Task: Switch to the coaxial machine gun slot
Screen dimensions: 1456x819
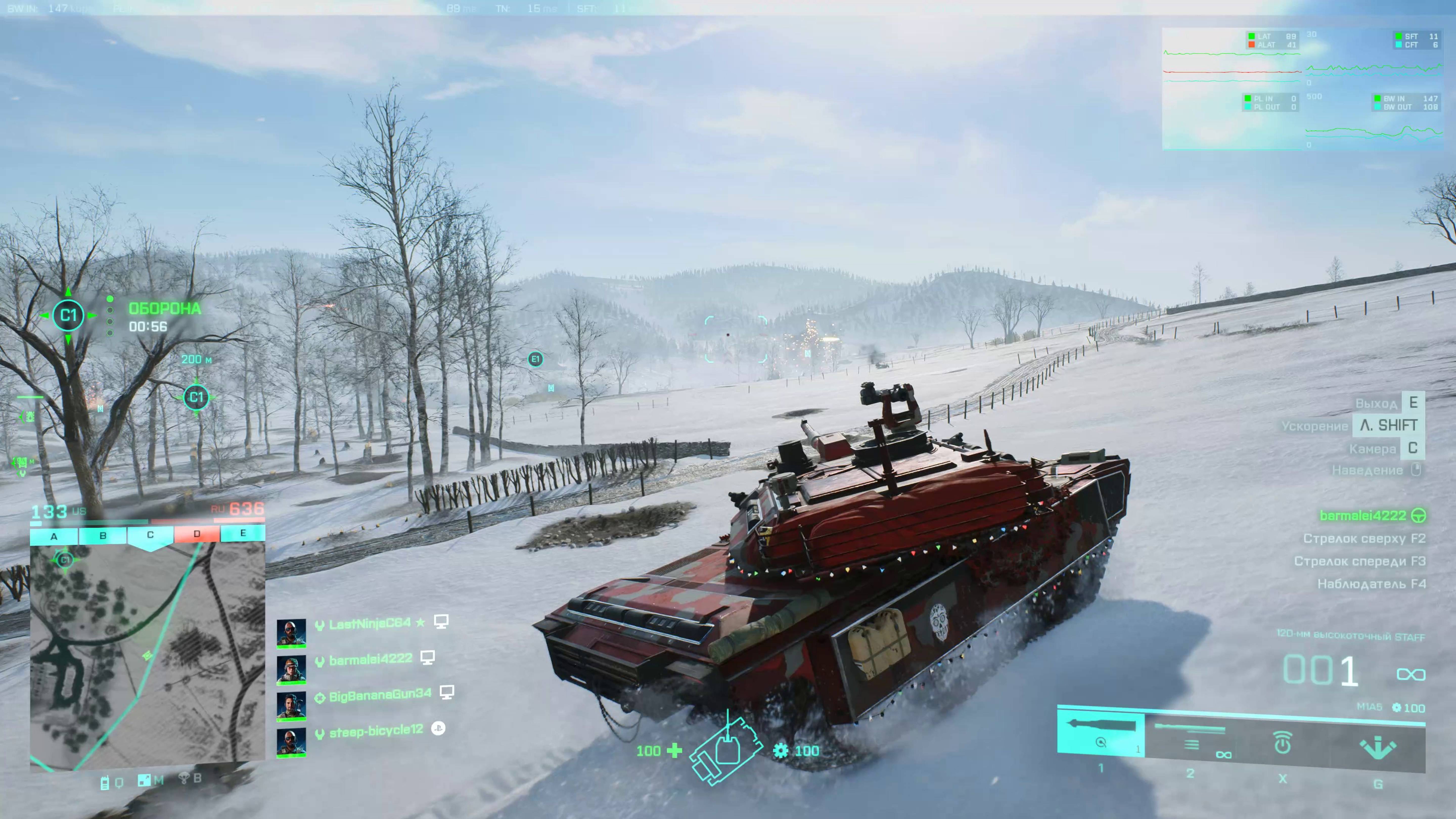Action: [1191, 737]
